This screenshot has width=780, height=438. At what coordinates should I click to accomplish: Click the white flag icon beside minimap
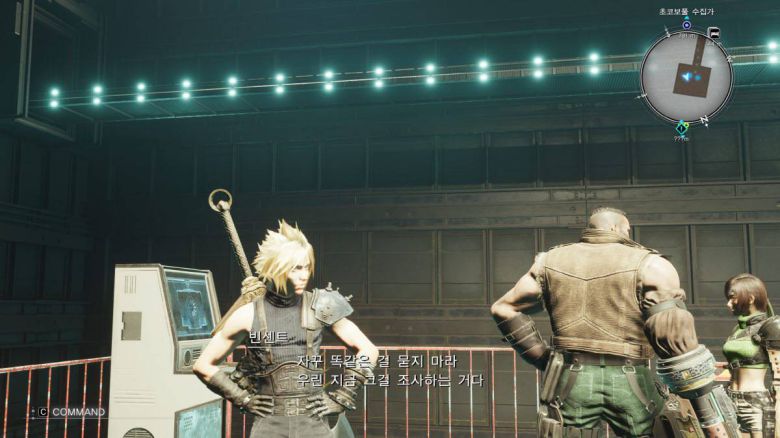(x=713, y=32)
